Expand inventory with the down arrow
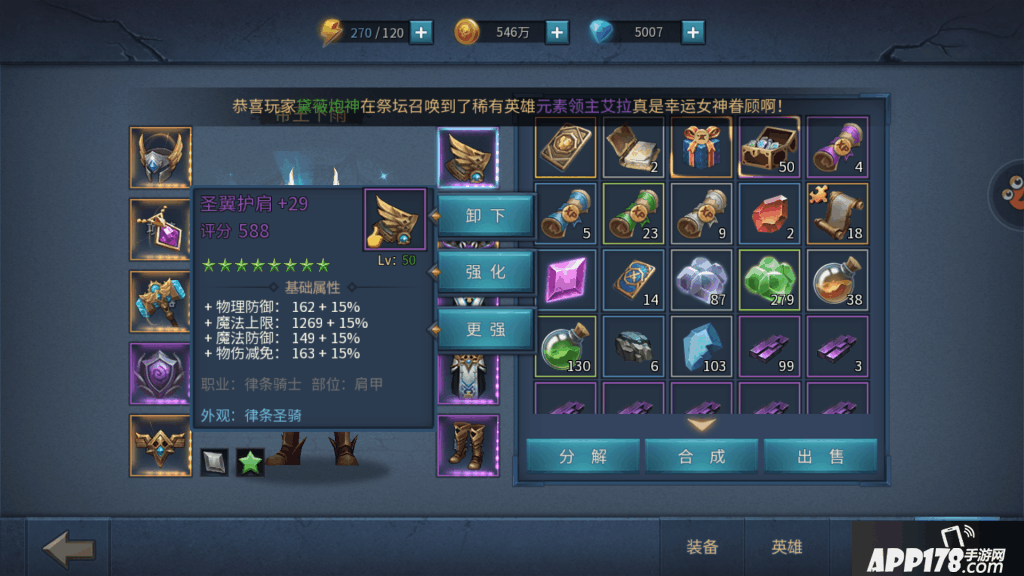The height and width of the screenshot is (576, 1024). coord(702,424)
